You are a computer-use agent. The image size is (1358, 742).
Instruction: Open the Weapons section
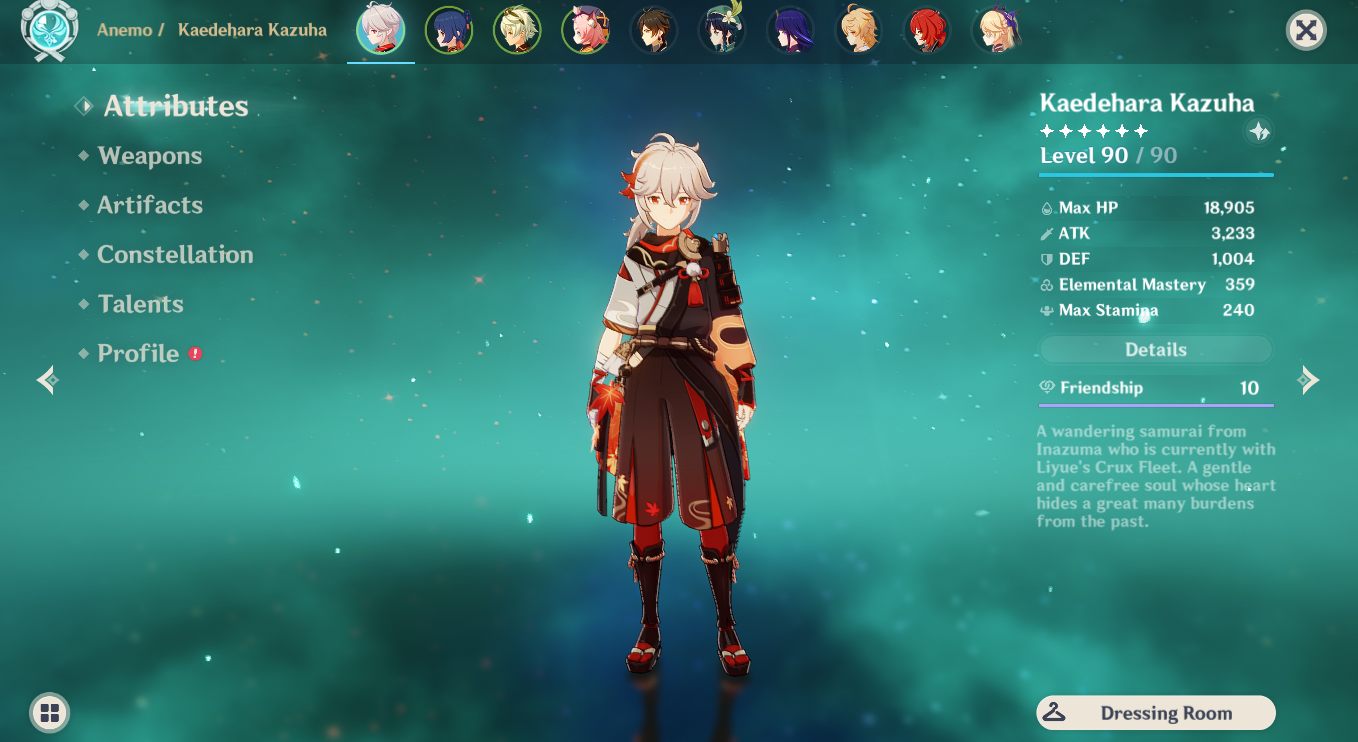[x=148, y=156]
